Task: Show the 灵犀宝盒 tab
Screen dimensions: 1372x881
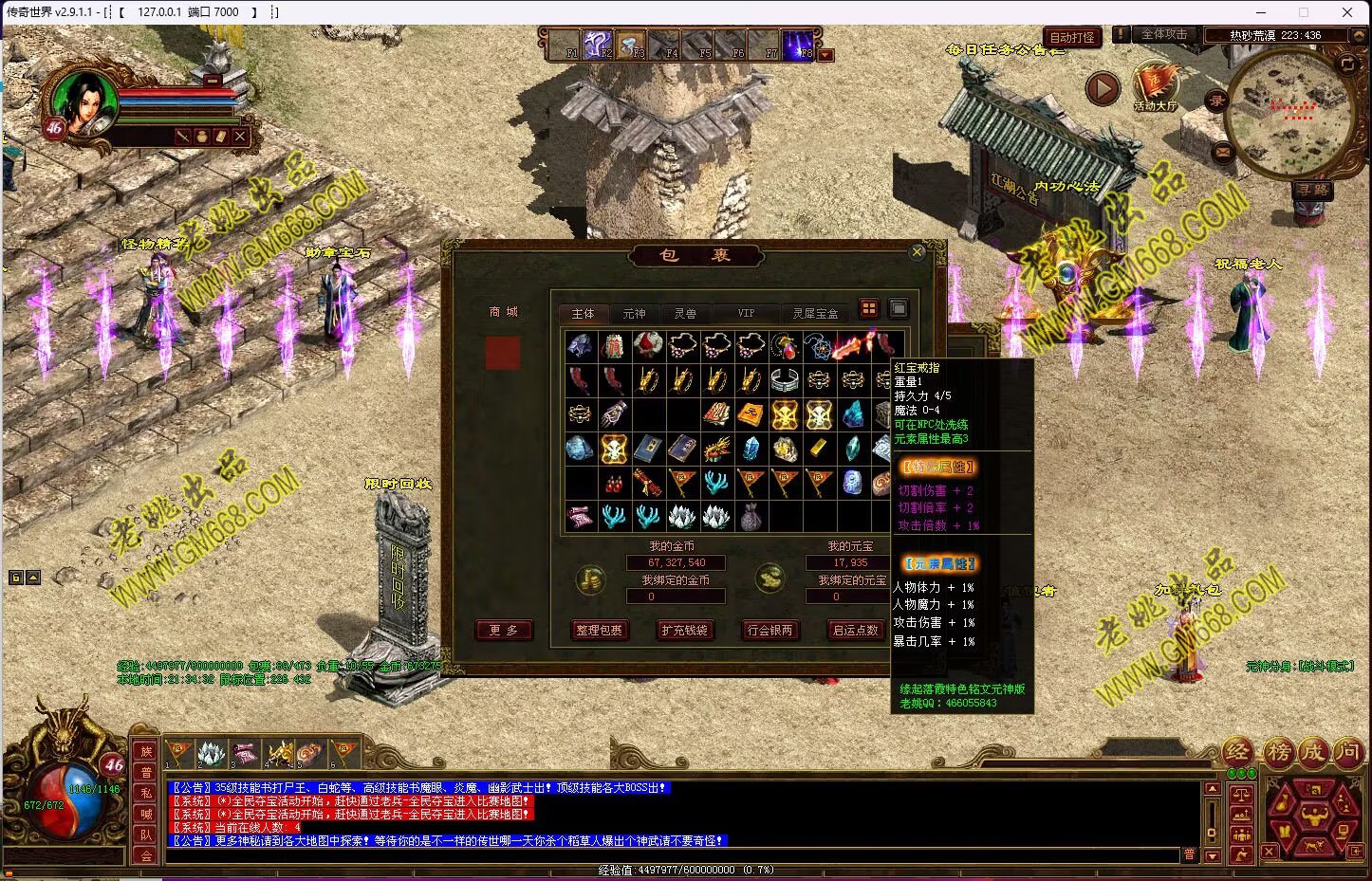Action: pos(815,313)
